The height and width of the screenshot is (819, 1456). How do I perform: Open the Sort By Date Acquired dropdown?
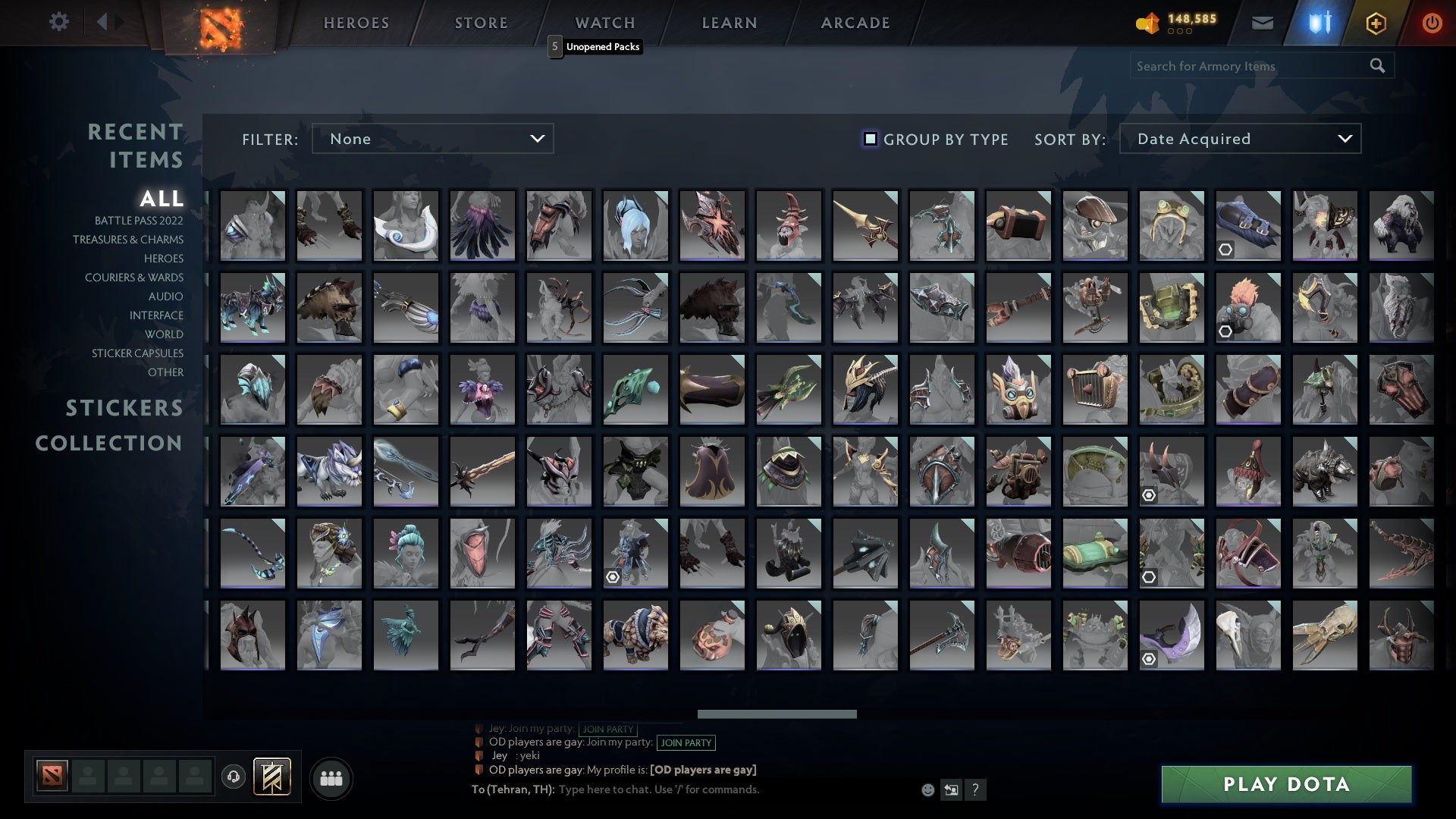pos(1239,139)
